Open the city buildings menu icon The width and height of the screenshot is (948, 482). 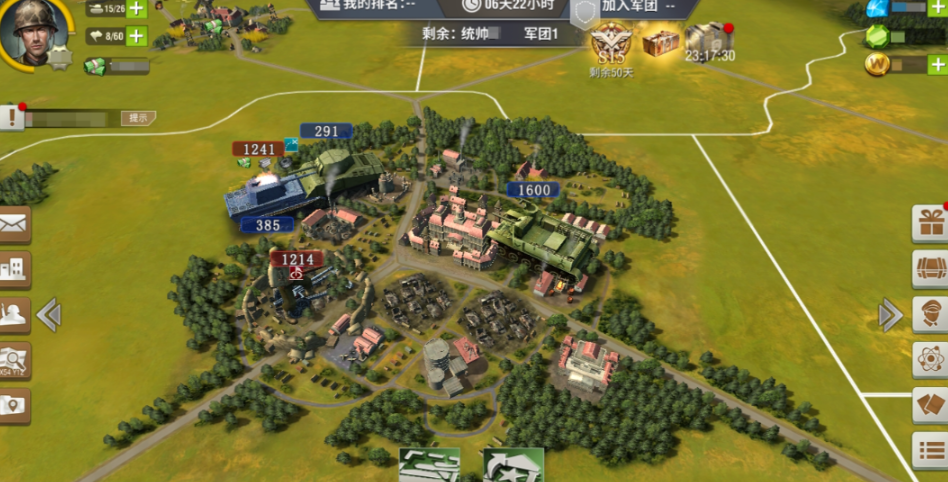[15, 269]
